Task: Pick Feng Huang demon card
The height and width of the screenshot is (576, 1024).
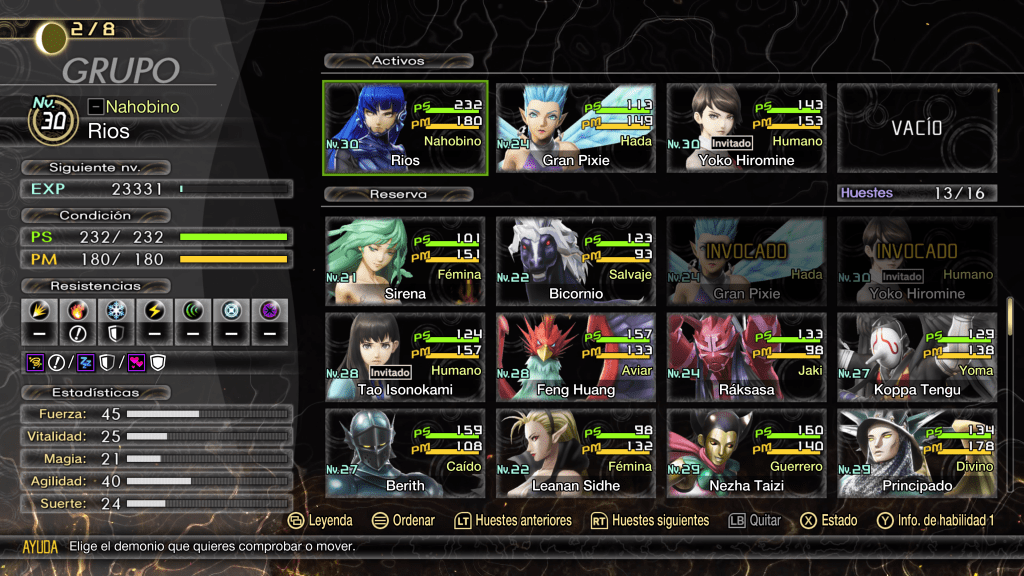Action: [x=576, y=356]
